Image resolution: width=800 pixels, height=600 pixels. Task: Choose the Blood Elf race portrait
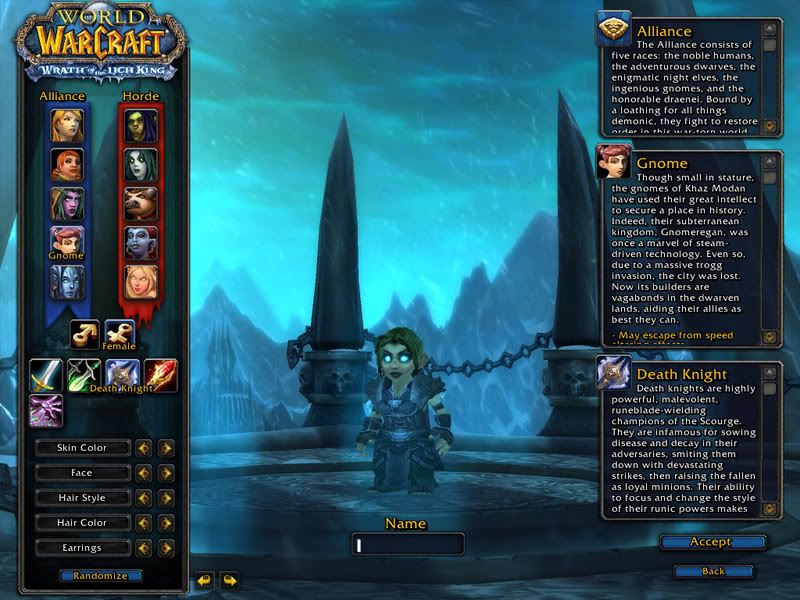pos(140,282)
